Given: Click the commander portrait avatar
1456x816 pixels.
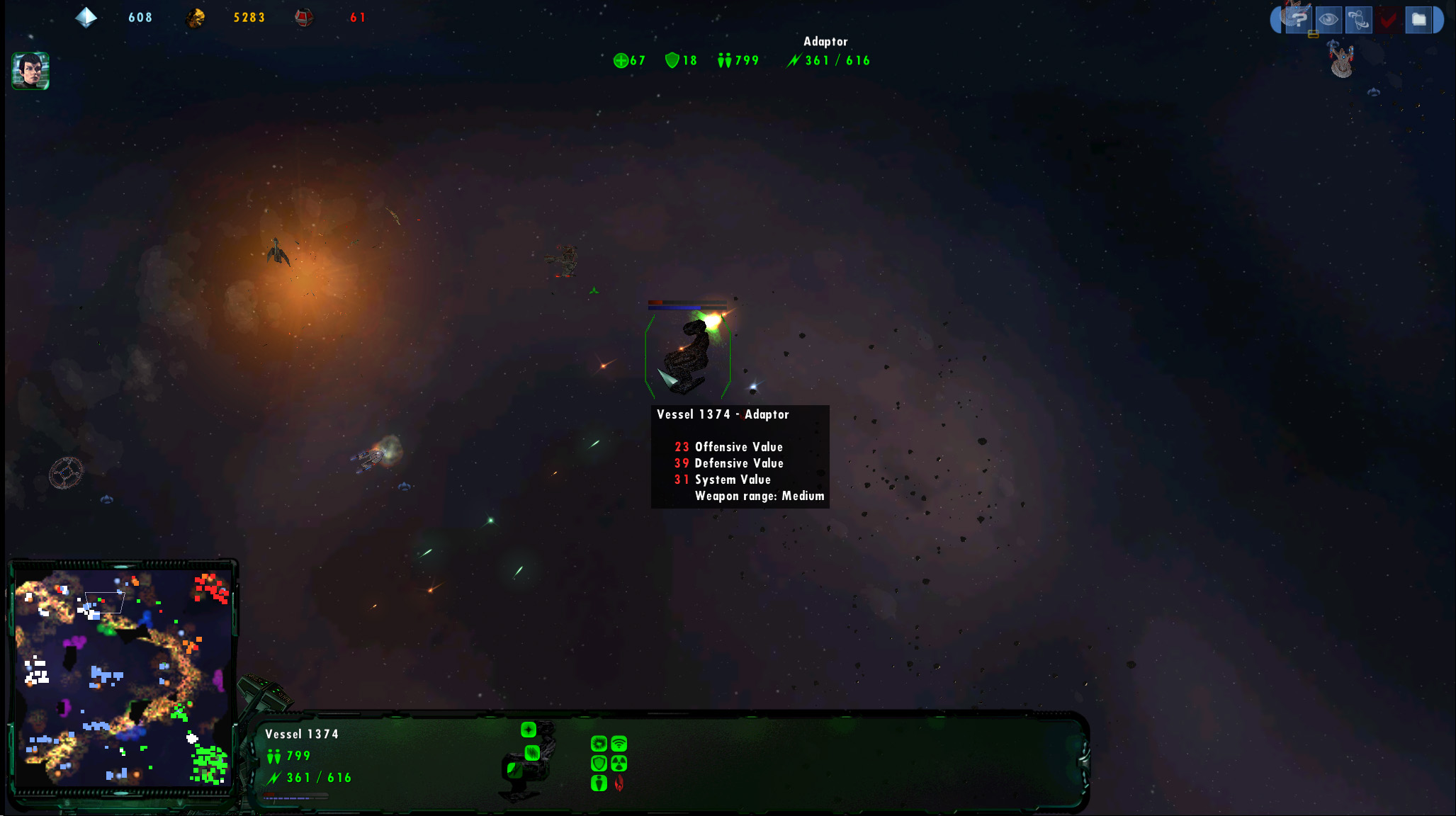Looking at the screenshot, I should click(30, 71).
